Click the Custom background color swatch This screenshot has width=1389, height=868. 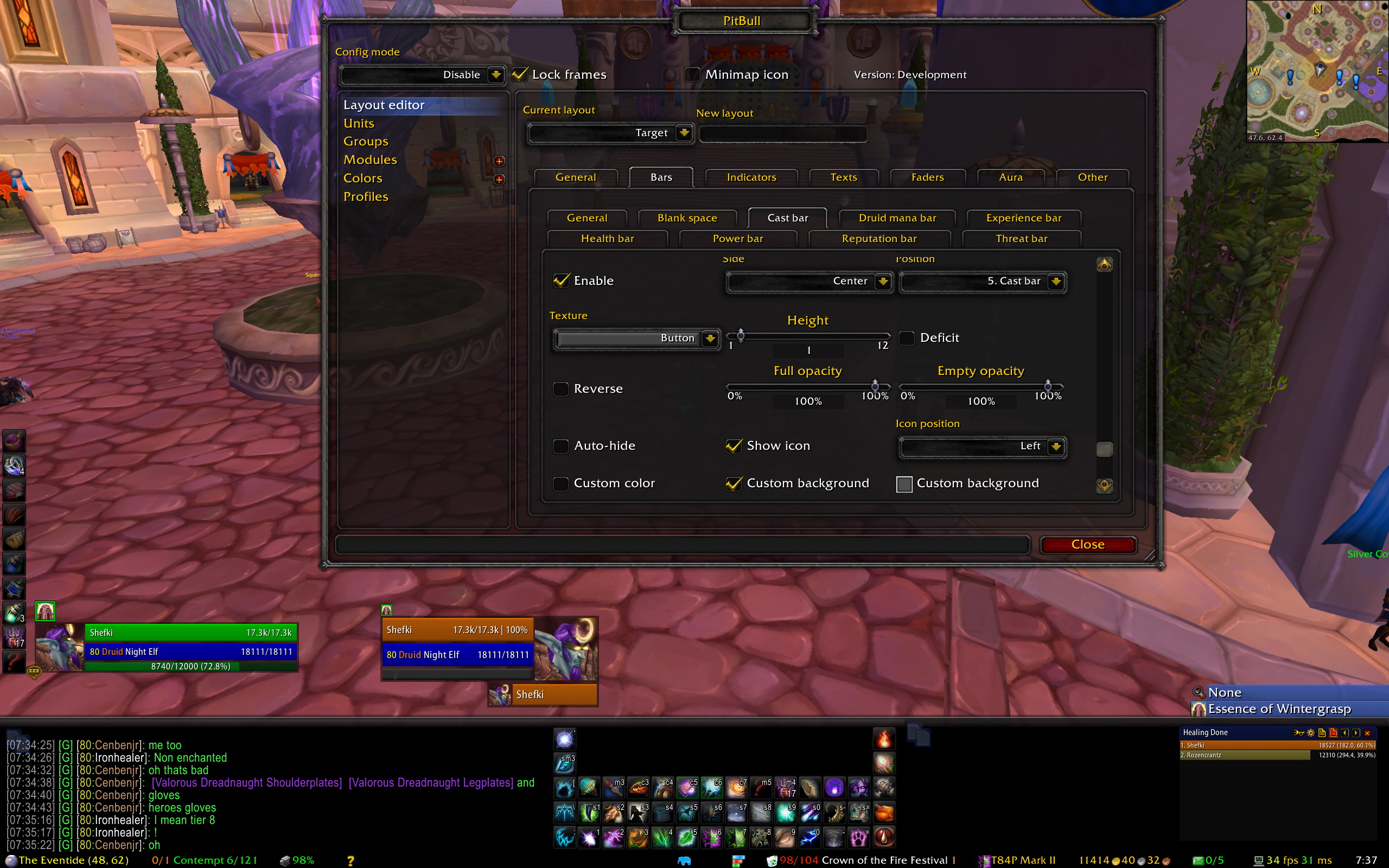(904, 484)
